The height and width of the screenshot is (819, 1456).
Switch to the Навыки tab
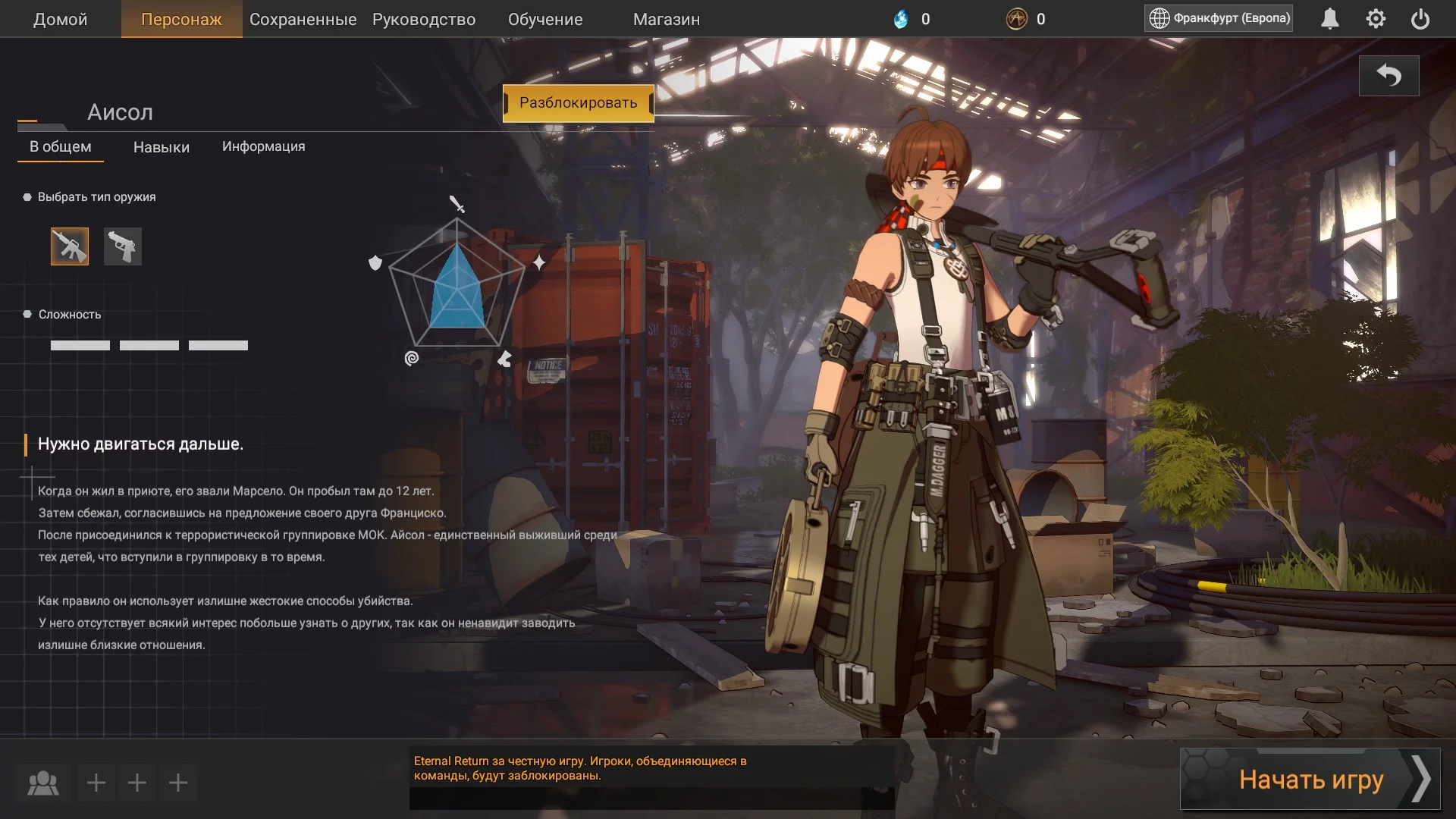click(162, 147)
